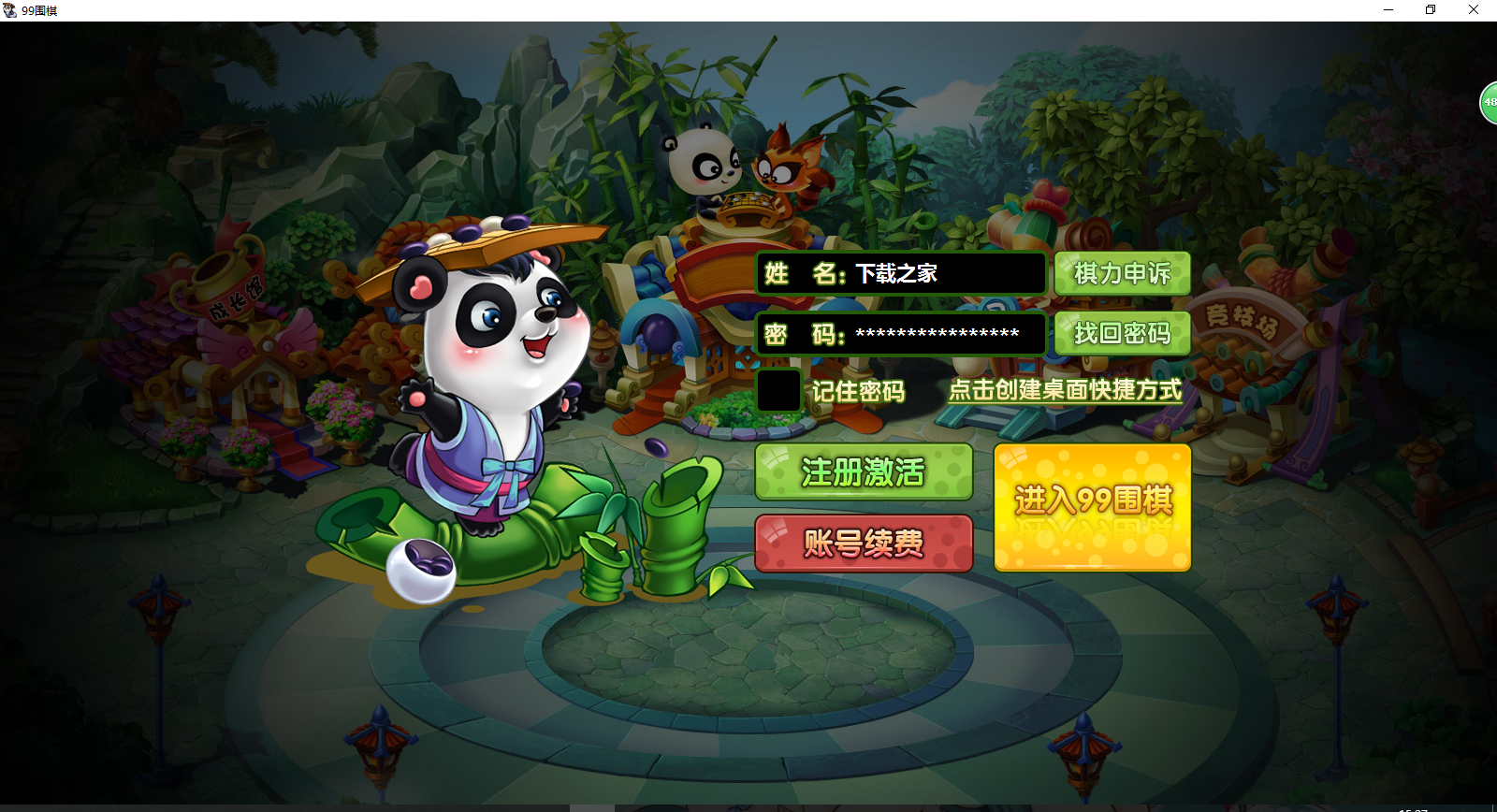The width and height of the screenshot is (1497, 812).
Task: Enable the 记住密码 checkbox
Action: 777,392
